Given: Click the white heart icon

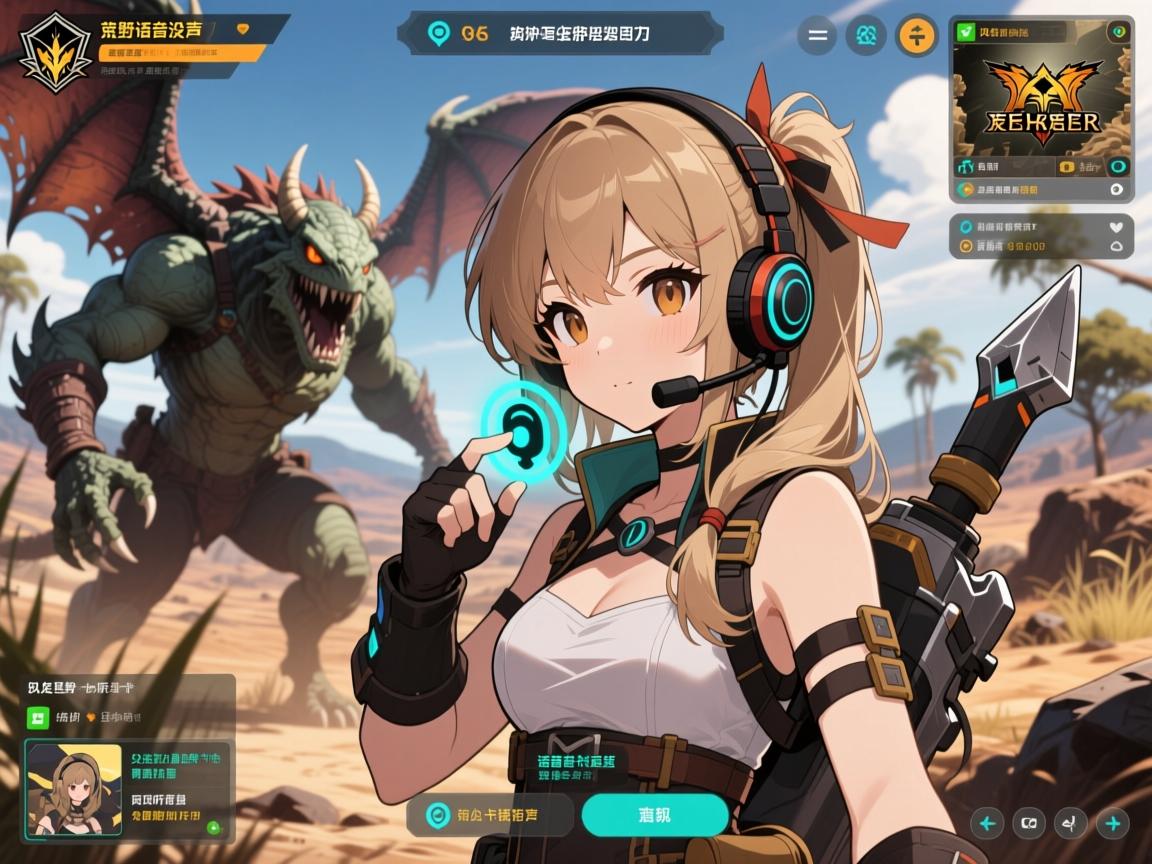Looking at the screenshot, I should click(1116, 227).
